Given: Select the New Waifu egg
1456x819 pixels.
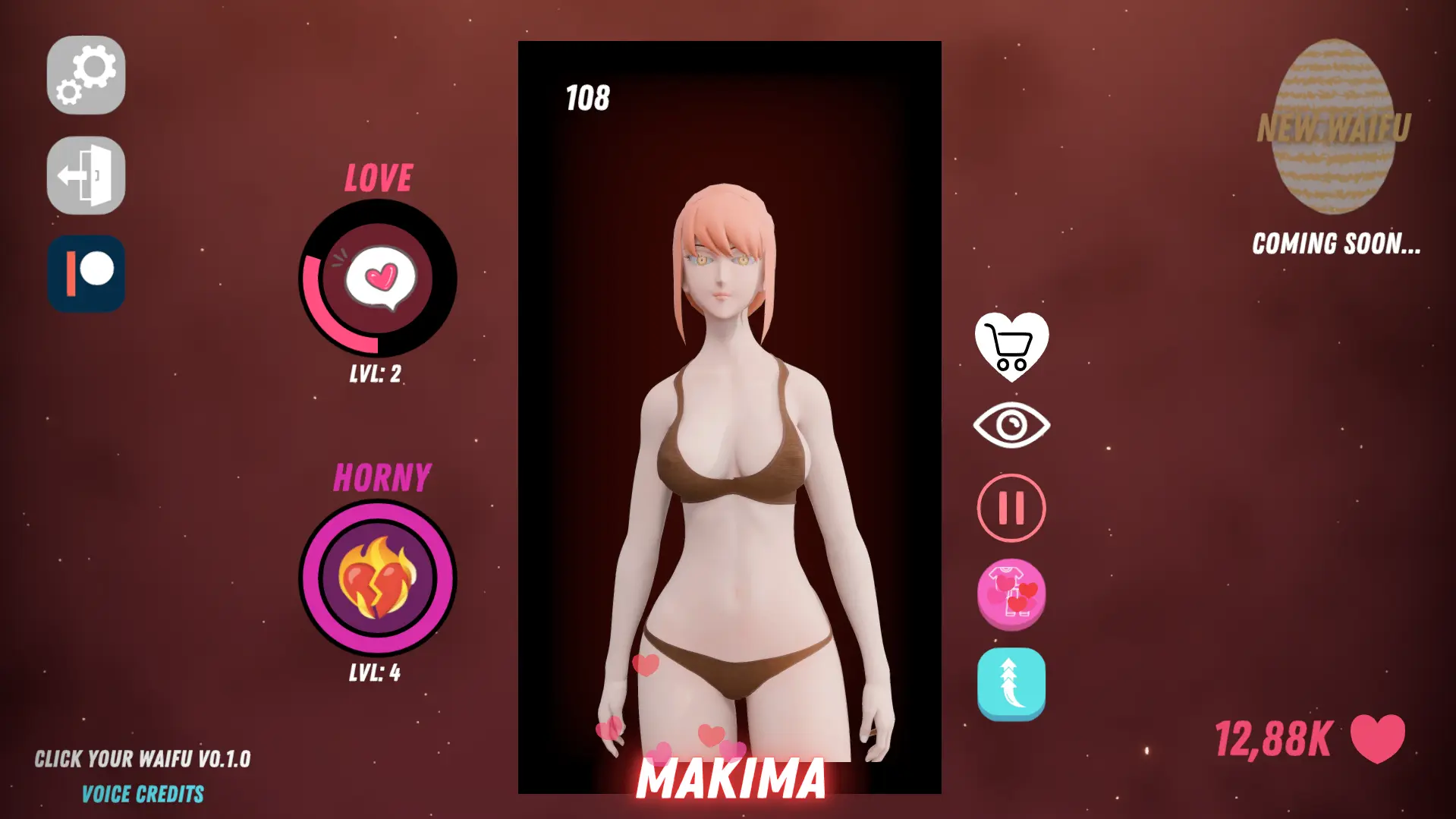Looking at the screenshot, I should (1334, 127).
